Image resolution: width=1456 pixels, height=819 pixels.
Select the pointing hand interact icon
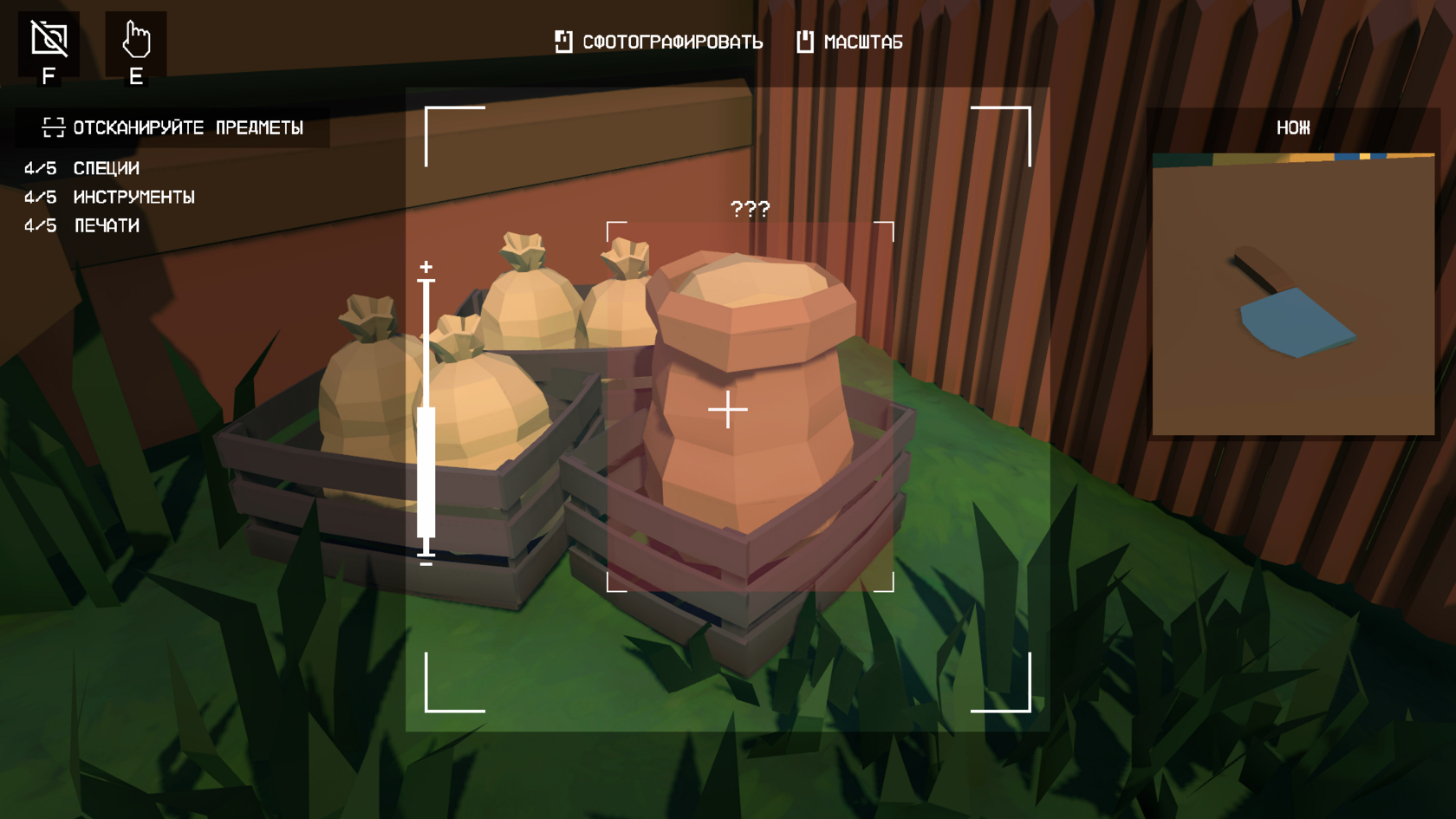point(136,40)
